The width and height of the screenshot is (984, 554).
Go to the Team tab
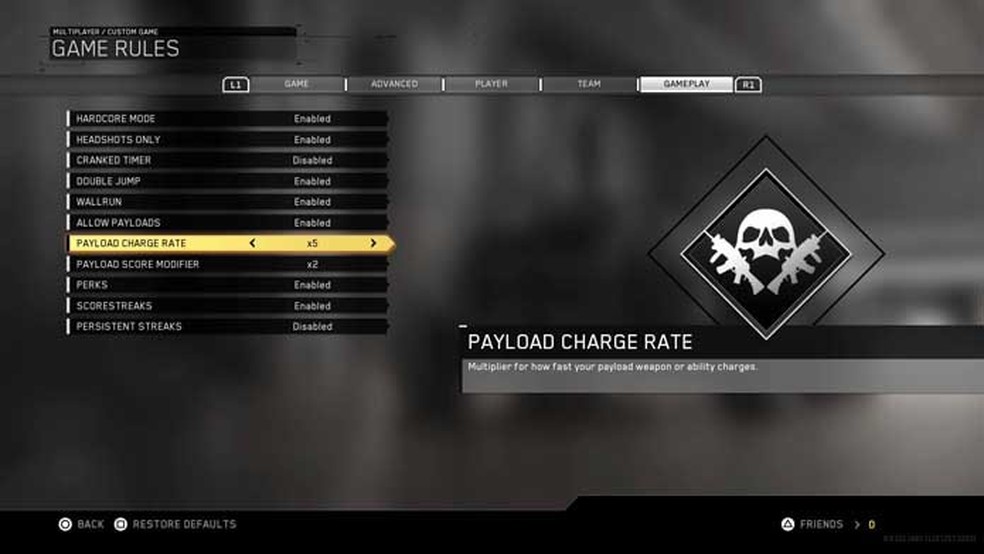[x=589, y=84]
